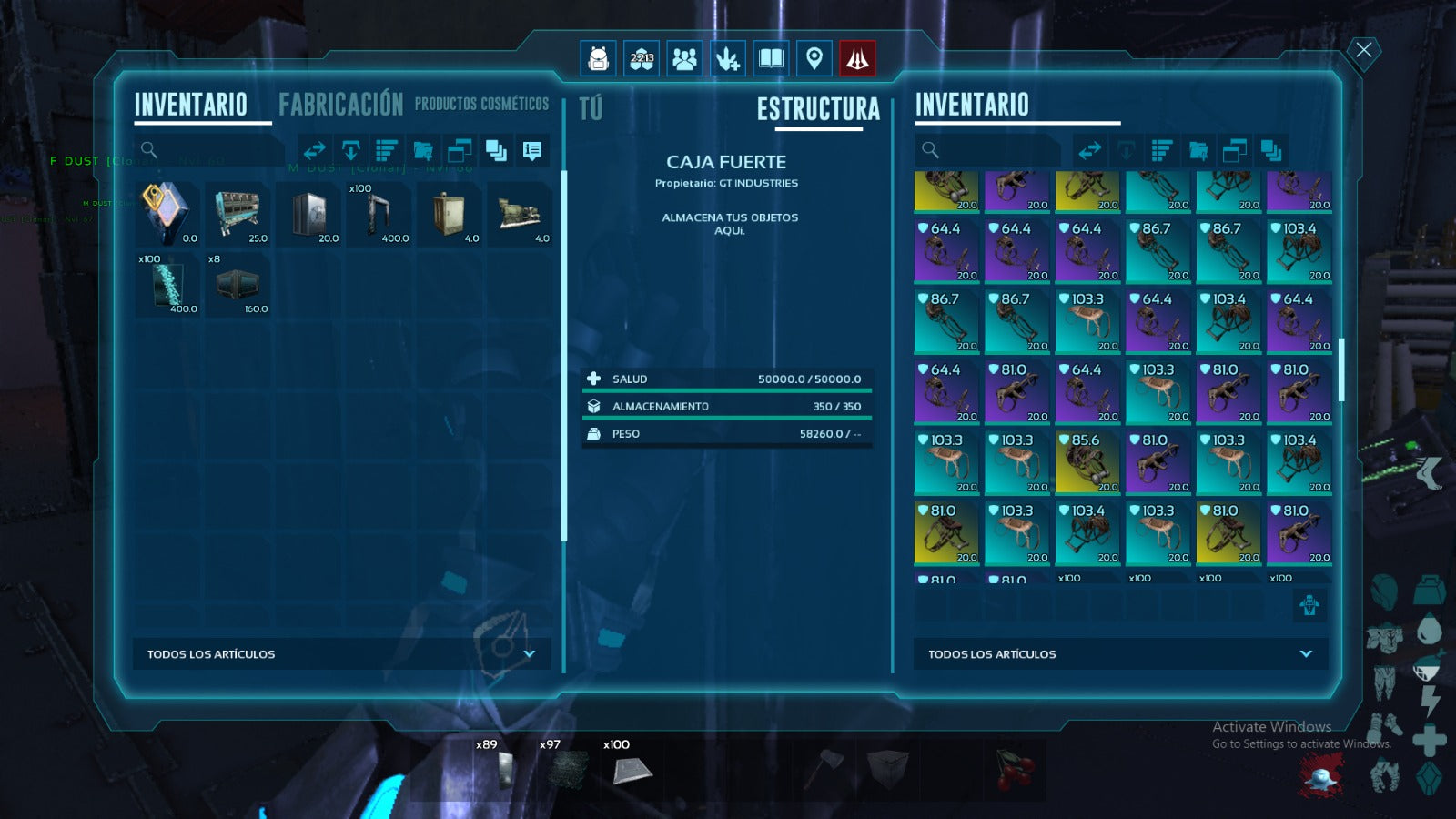Screen dimensions: 1456x819
Task: Select the red berries hotbar slot
Action: [x=1014, y=769]
